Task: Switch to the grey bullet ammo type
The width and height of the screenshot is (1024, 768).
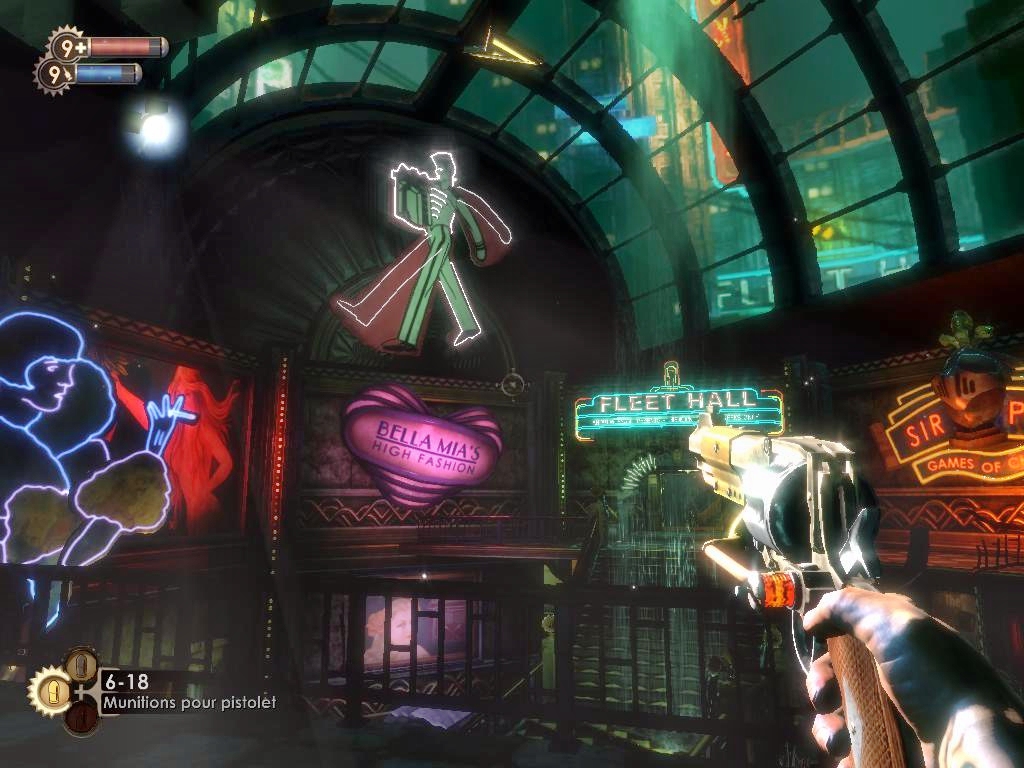Action: tap(81, 665)
